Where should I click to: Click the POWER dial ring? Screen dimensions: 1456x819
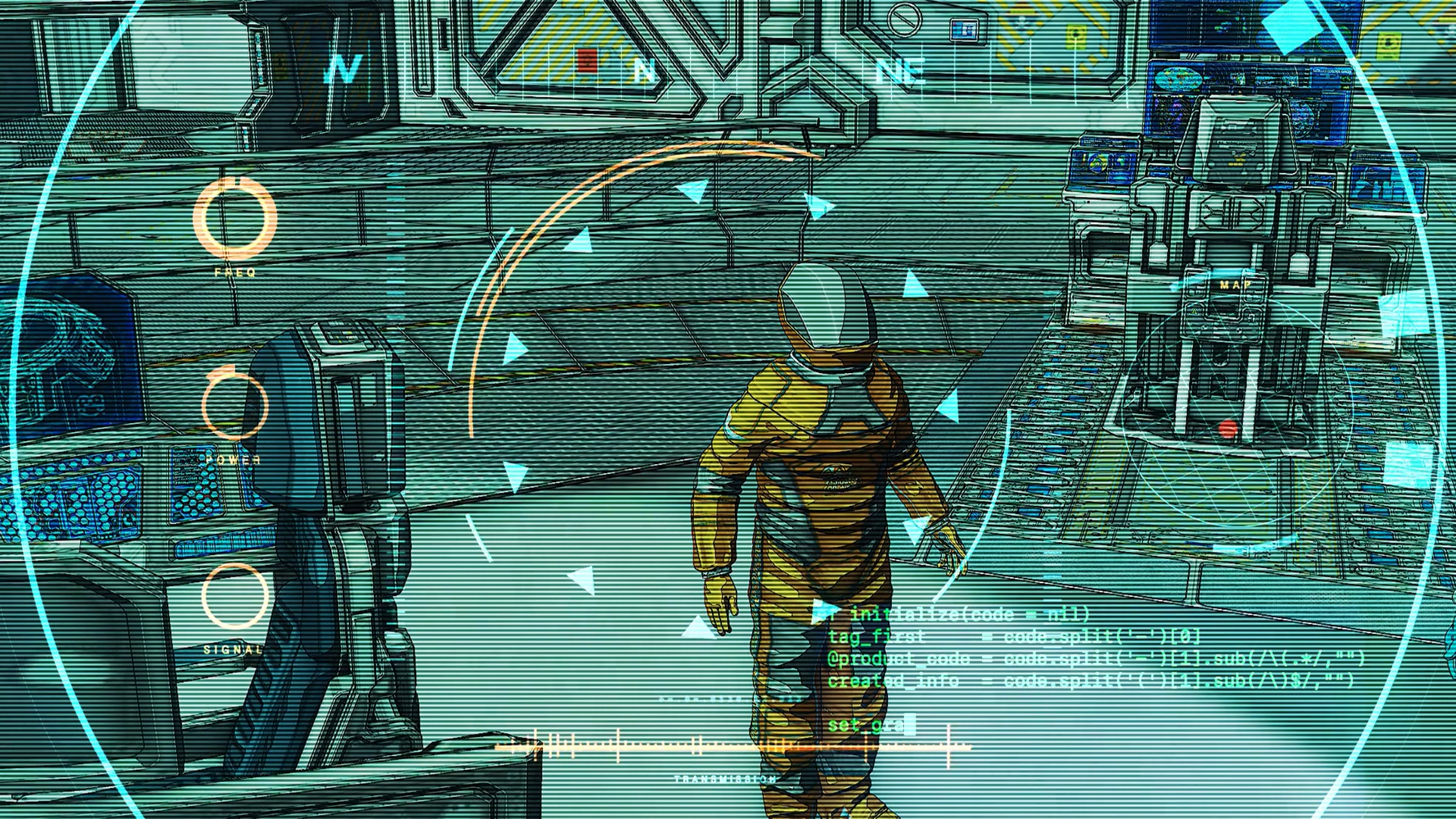click(x=235, y=405)
